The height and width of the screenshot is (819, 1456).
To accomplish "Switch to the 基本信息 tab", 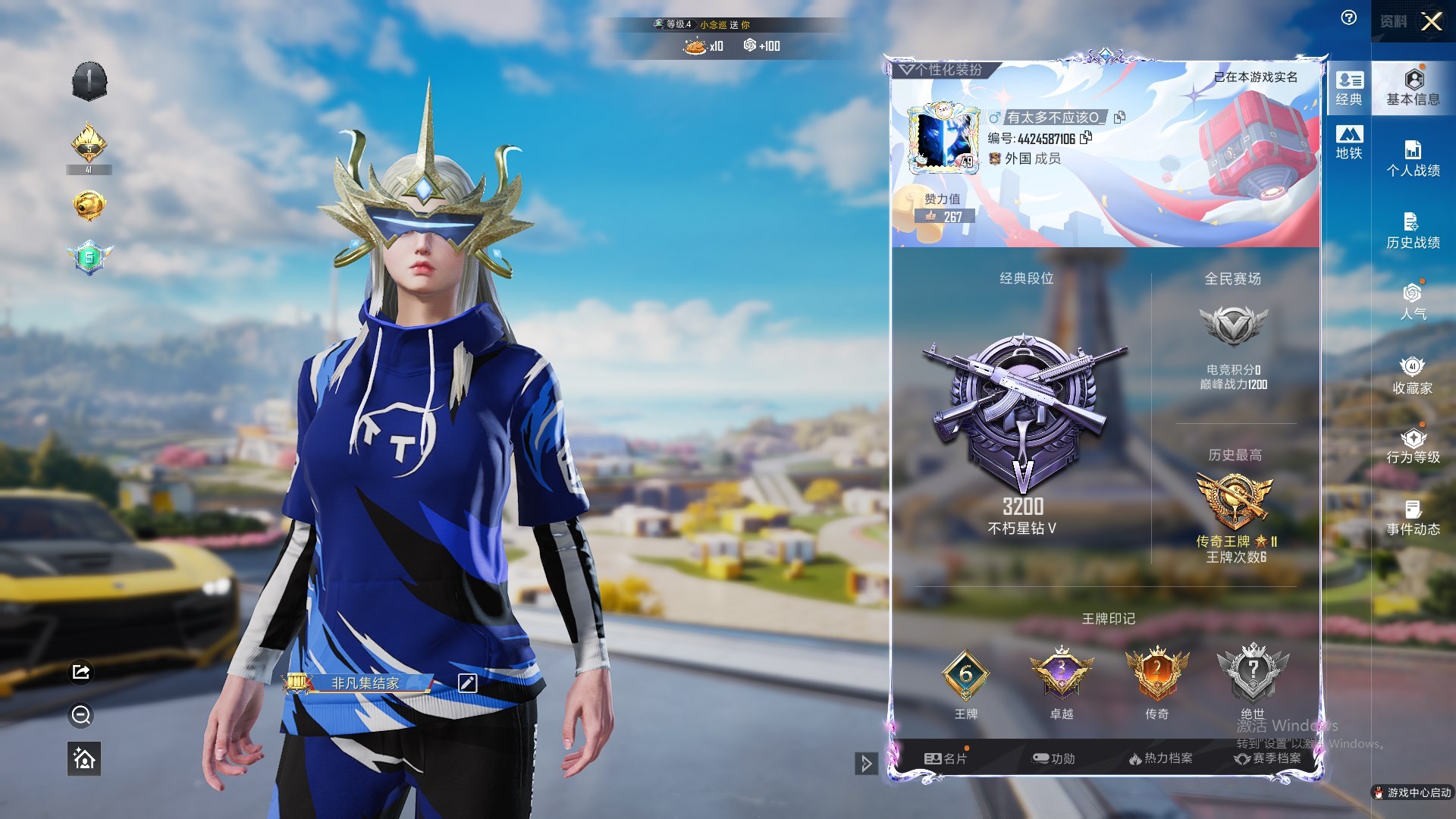I will 1413,87.
